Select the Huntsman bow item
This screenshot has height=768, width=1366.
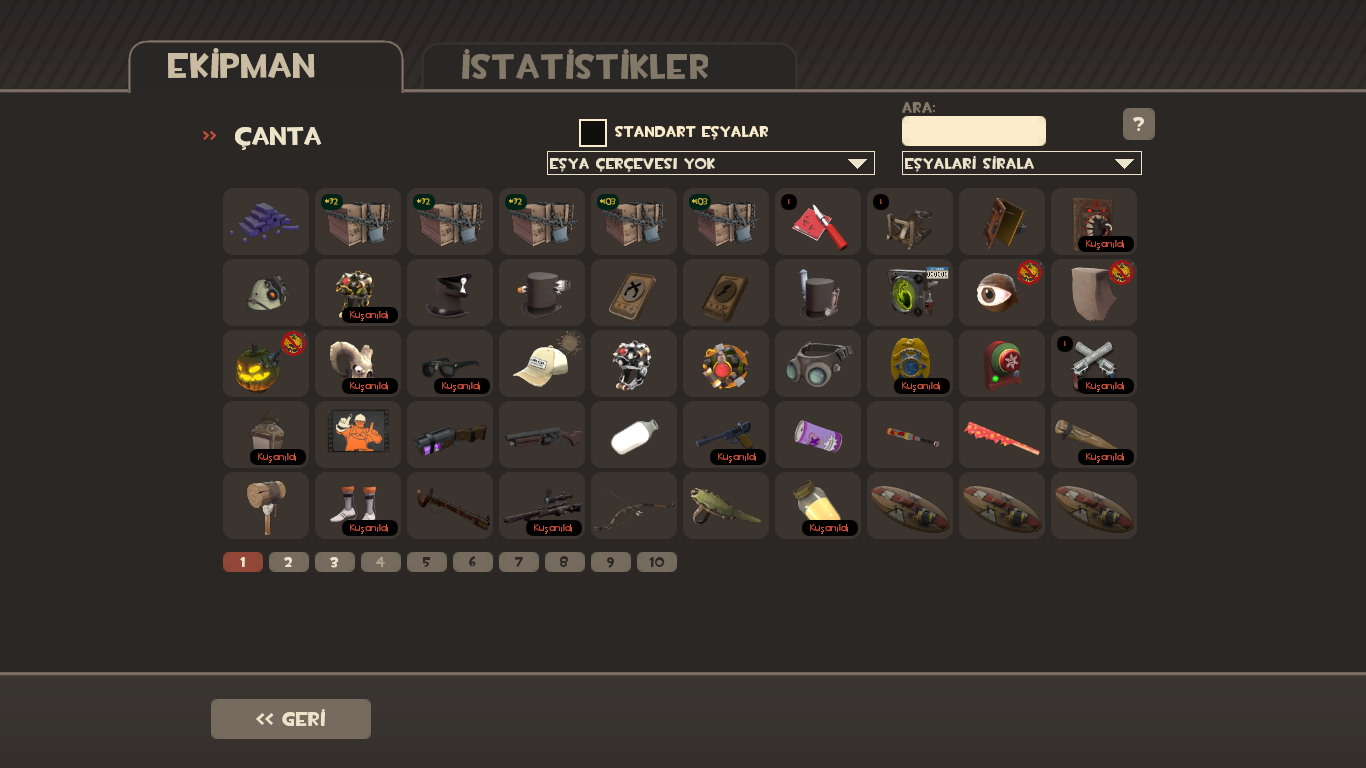633,505
